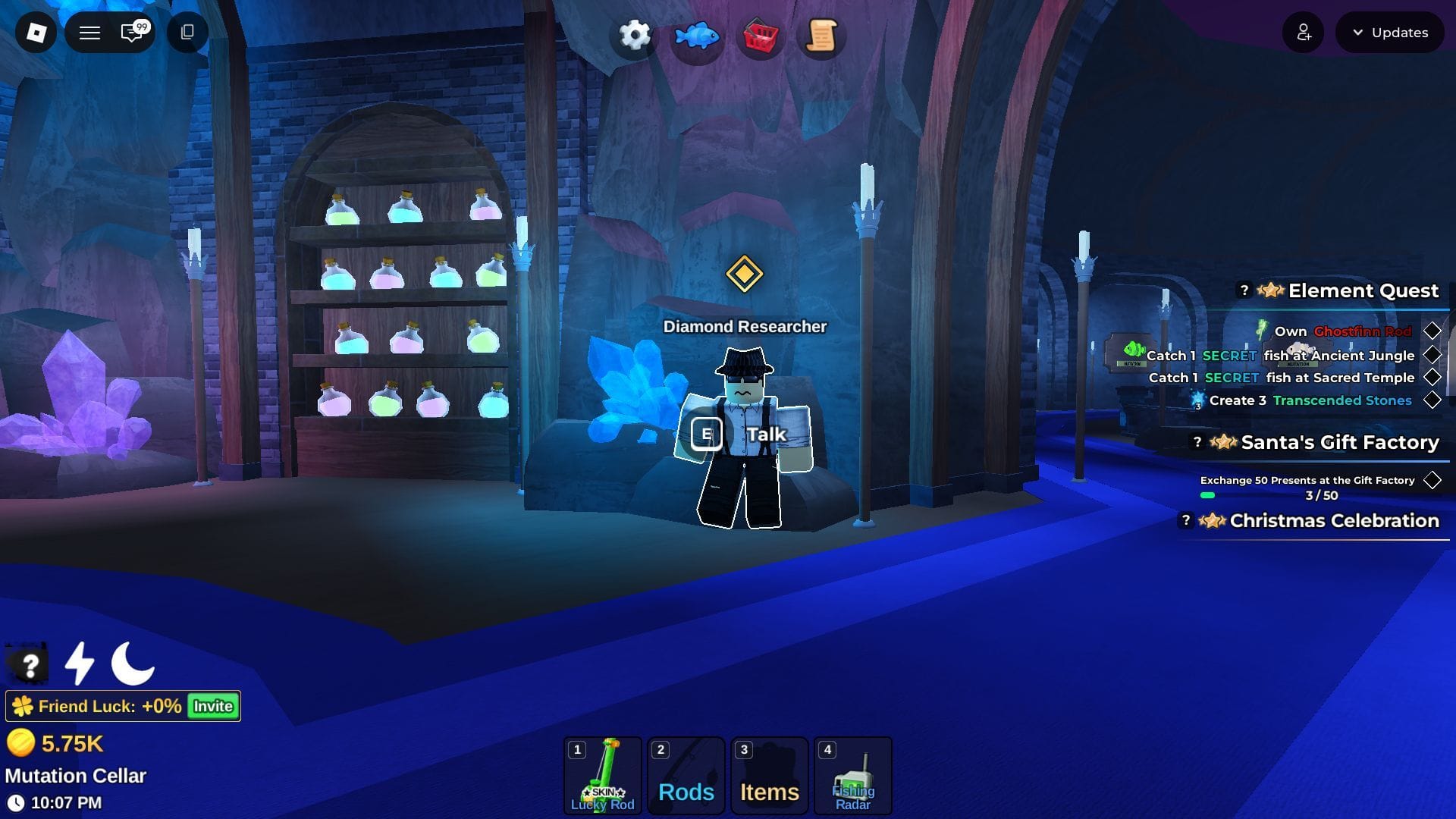Viewport: 1456px width, 819px height.
Task: Toggle diamond for Exchange 50 Presents quest
Action: 1432,479
